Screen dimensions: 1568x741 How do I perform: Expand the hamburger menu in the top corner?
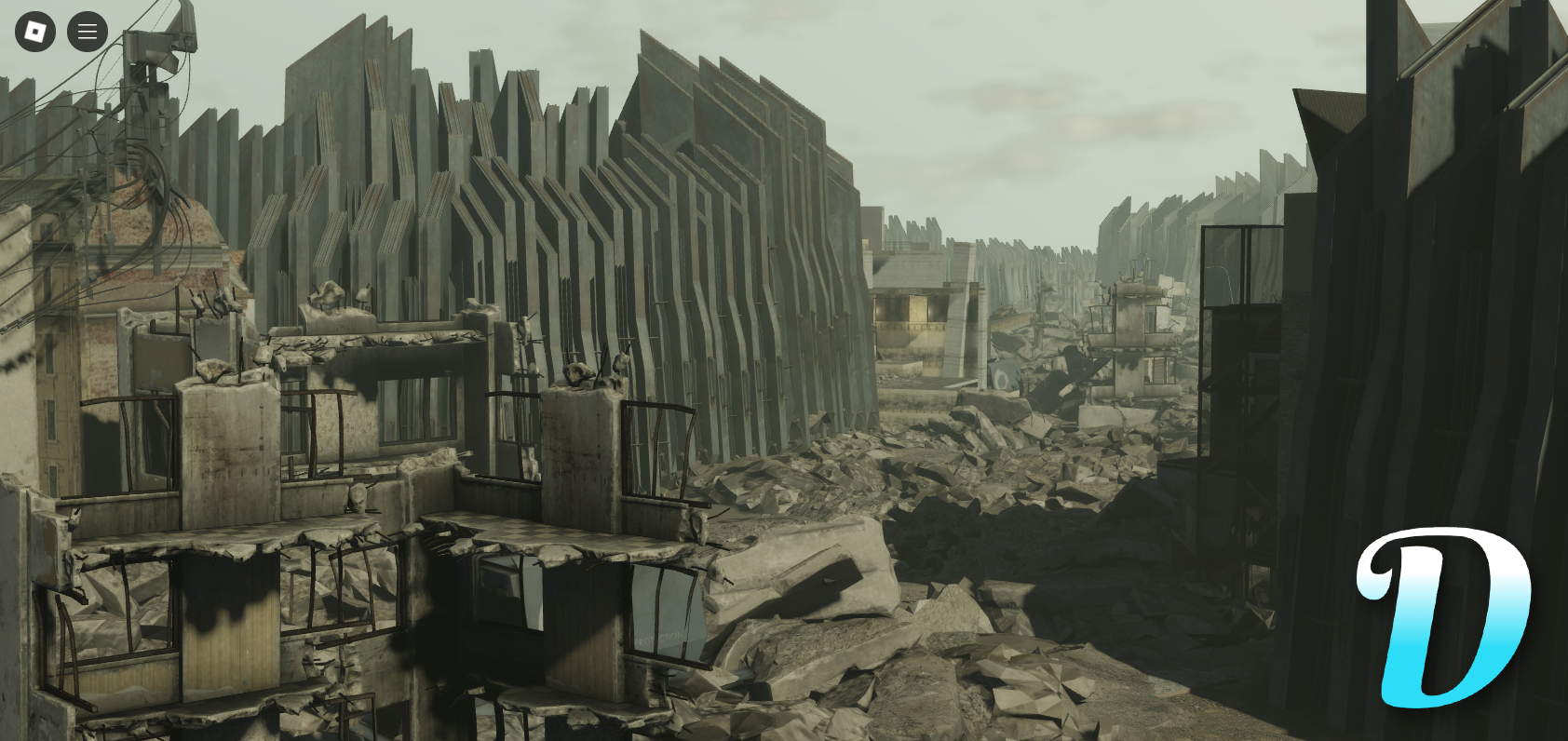[87, 31]
